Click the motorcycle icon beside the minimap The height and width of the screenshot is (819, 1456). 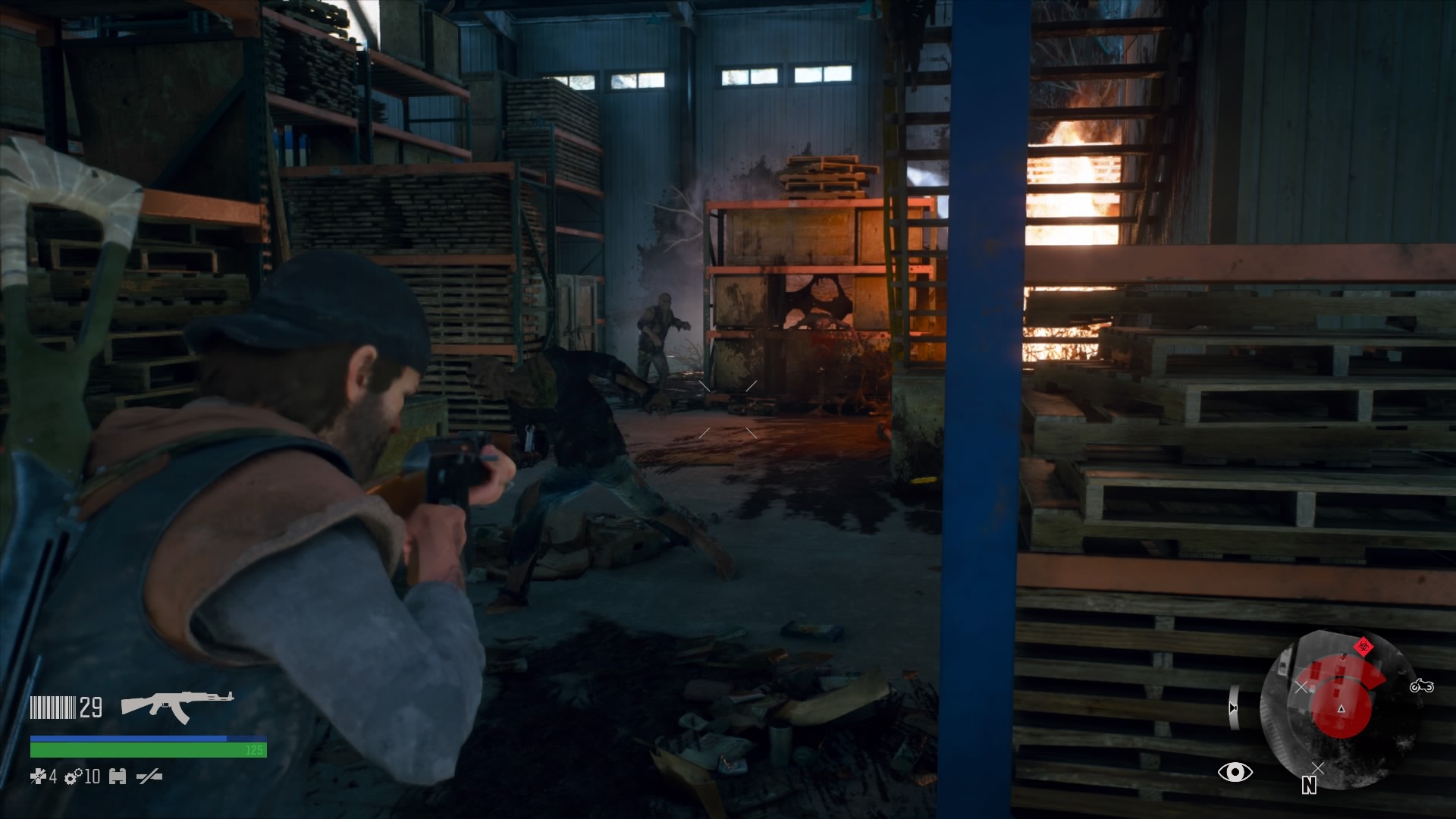click(x=1423, y=686)
